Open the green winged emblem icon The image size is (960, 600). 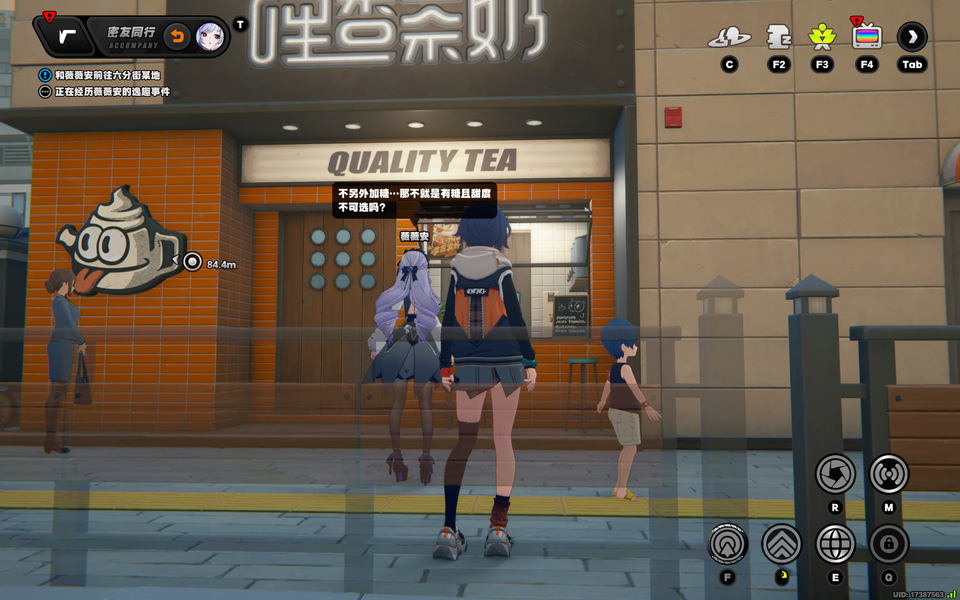tap(822, 38)
